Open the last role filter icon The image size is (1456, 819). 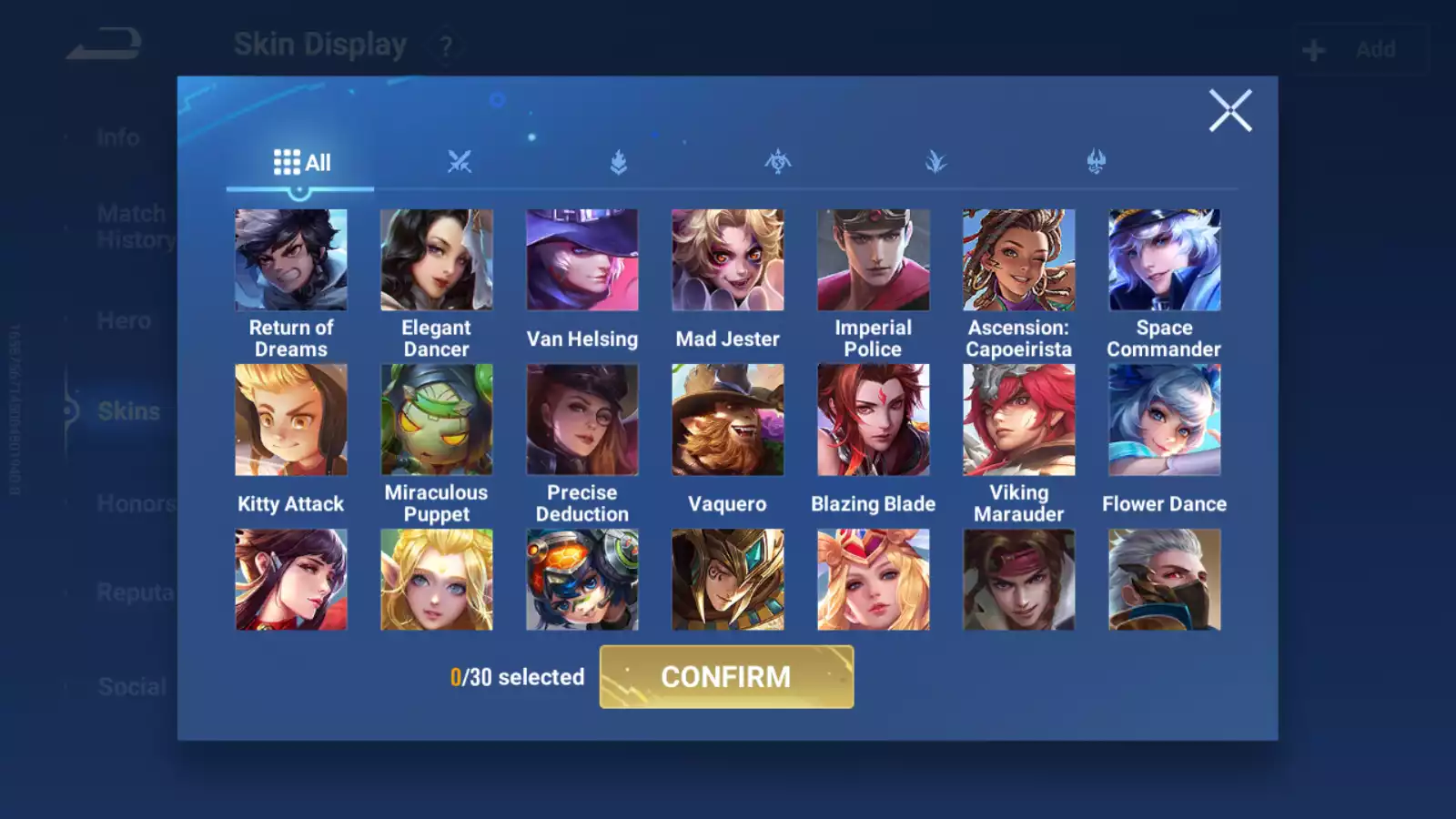point(1095,161)
